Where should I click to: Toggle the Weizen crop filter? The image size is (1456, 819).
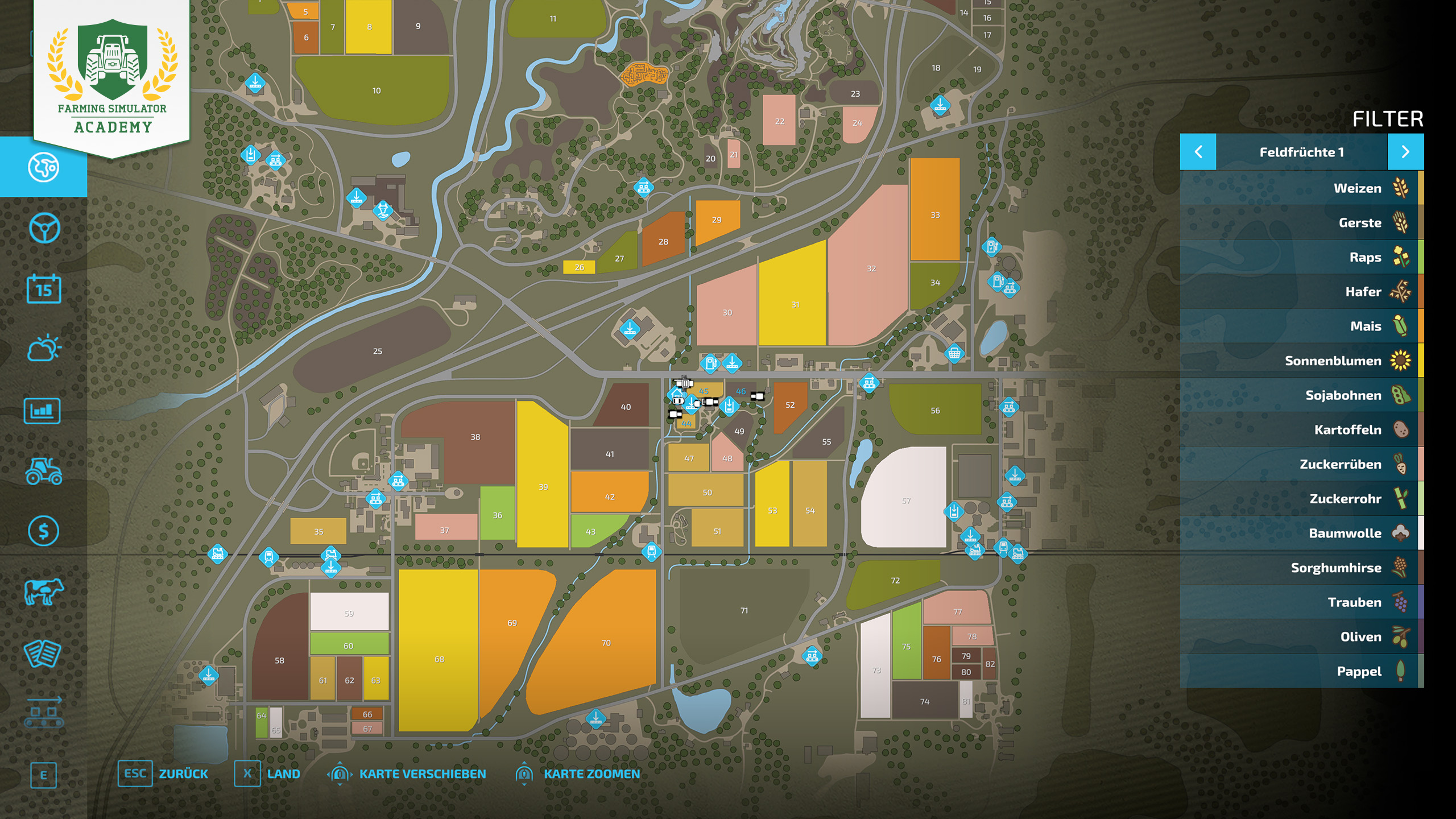(1301, 188)
